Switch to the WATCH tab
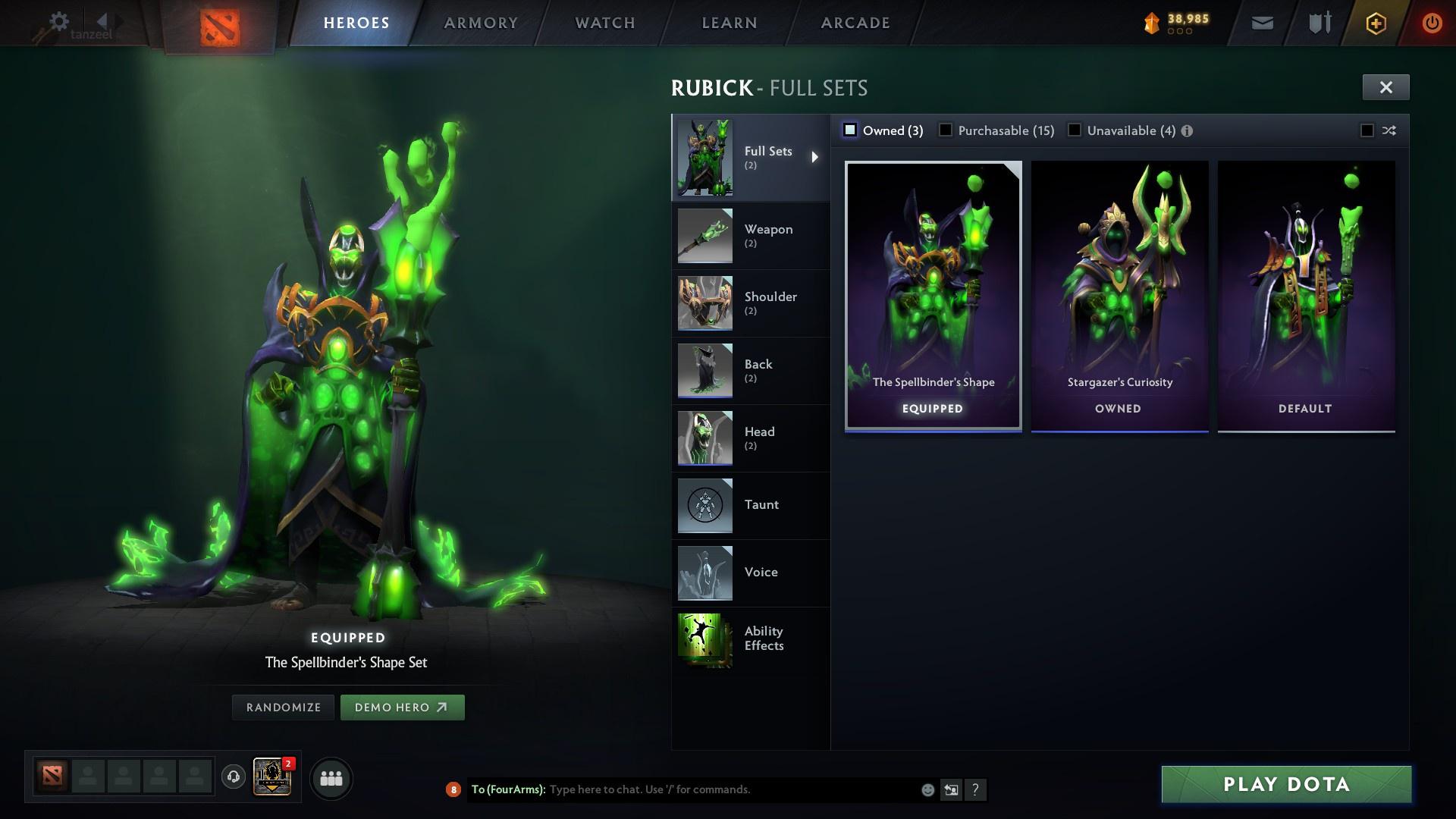 (604, 23)
